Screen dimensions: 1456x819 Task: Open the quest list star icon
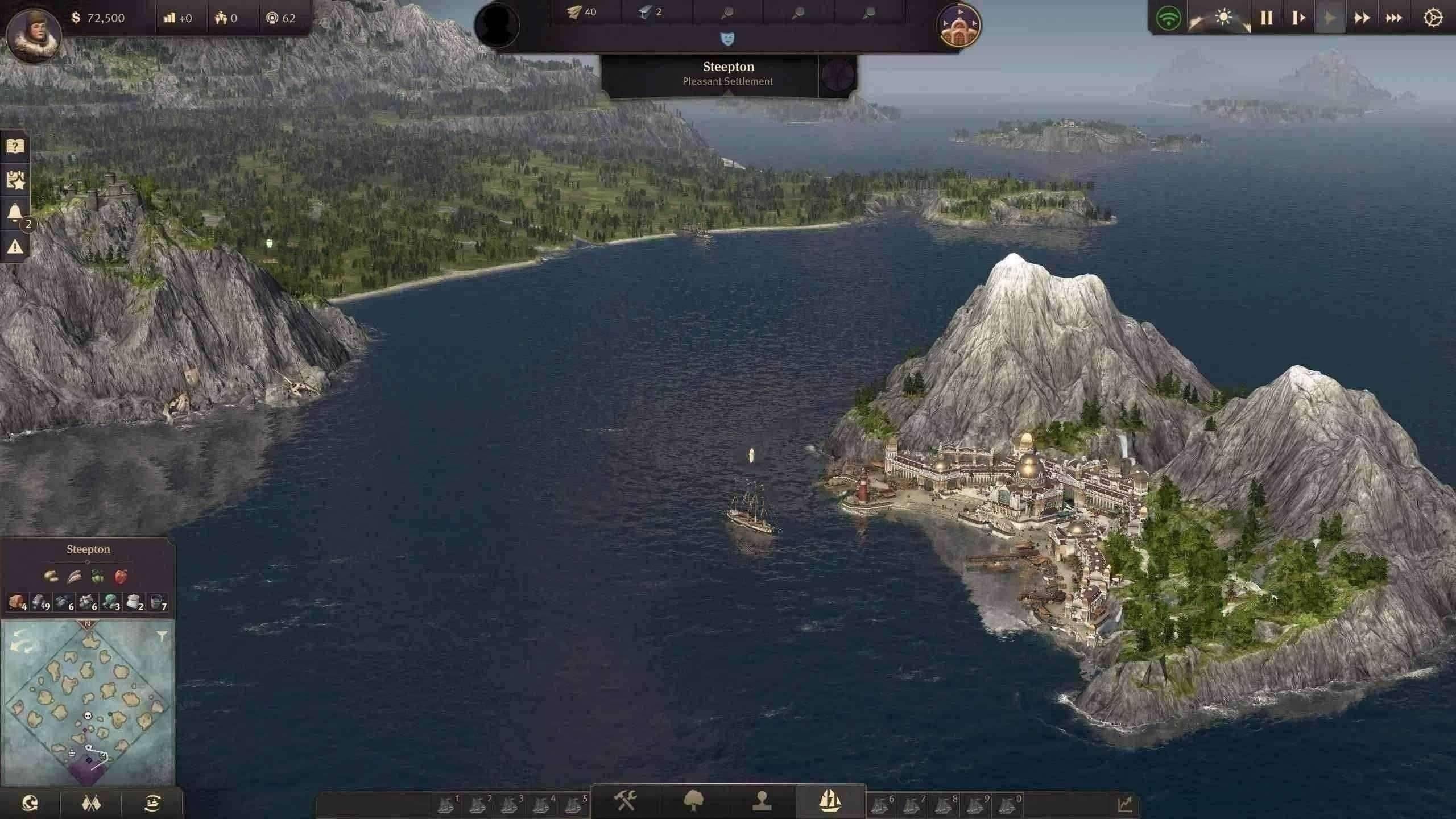pyautogui.click(x=15, y=180)
